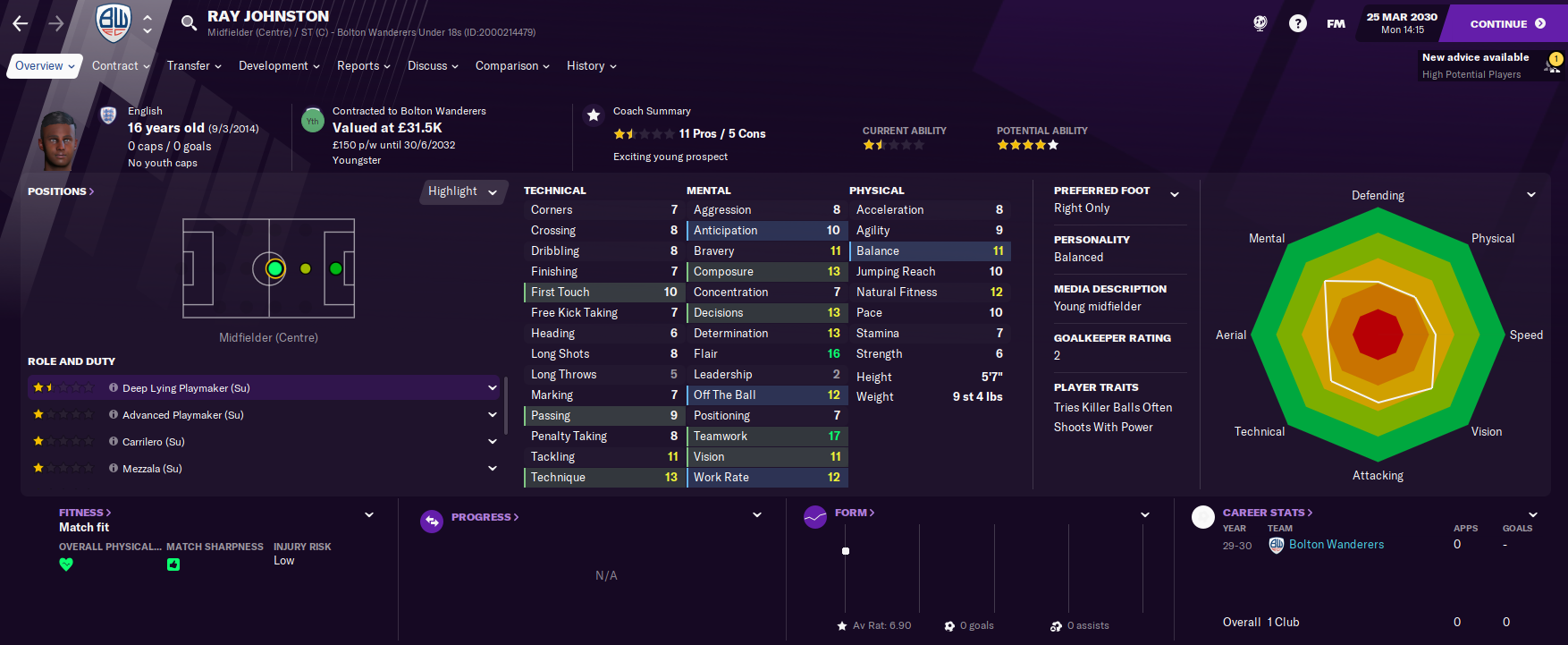Viewport: 1568px width, 645px height.
Task: Open the Overview tab dropdown
Action: [45, 66]
